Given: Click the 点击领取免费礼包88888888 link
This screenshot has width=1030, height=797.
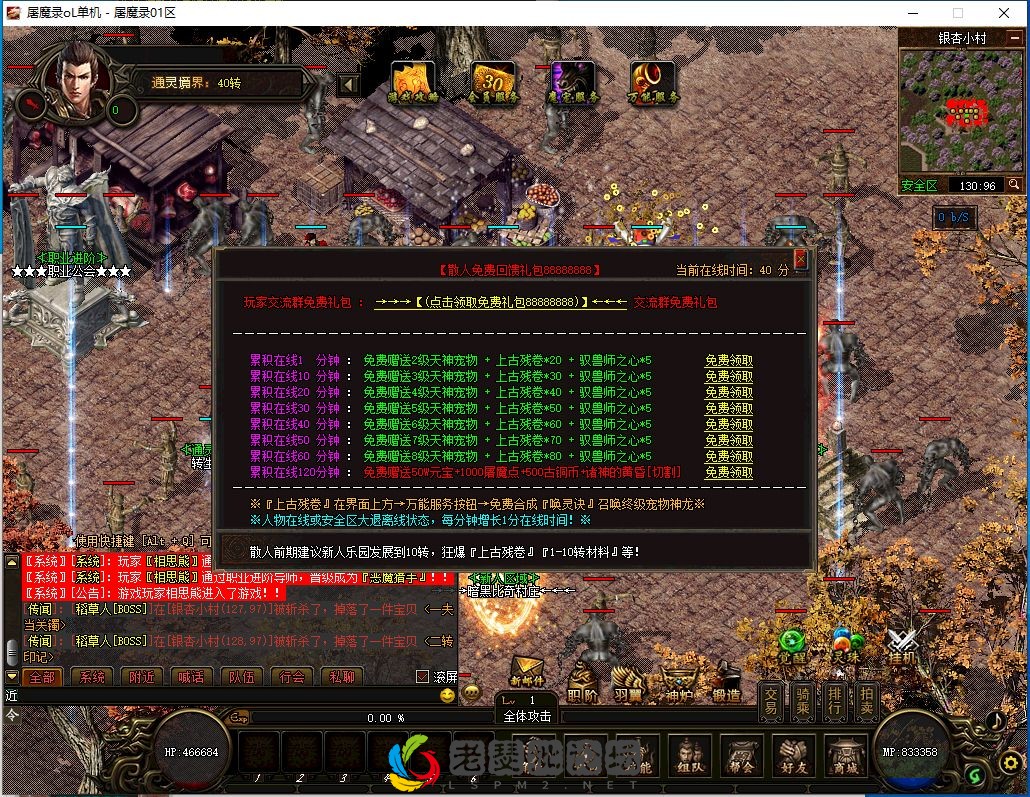Looking at the screenshot, I should pyautogui.click(x=500, y=302).
